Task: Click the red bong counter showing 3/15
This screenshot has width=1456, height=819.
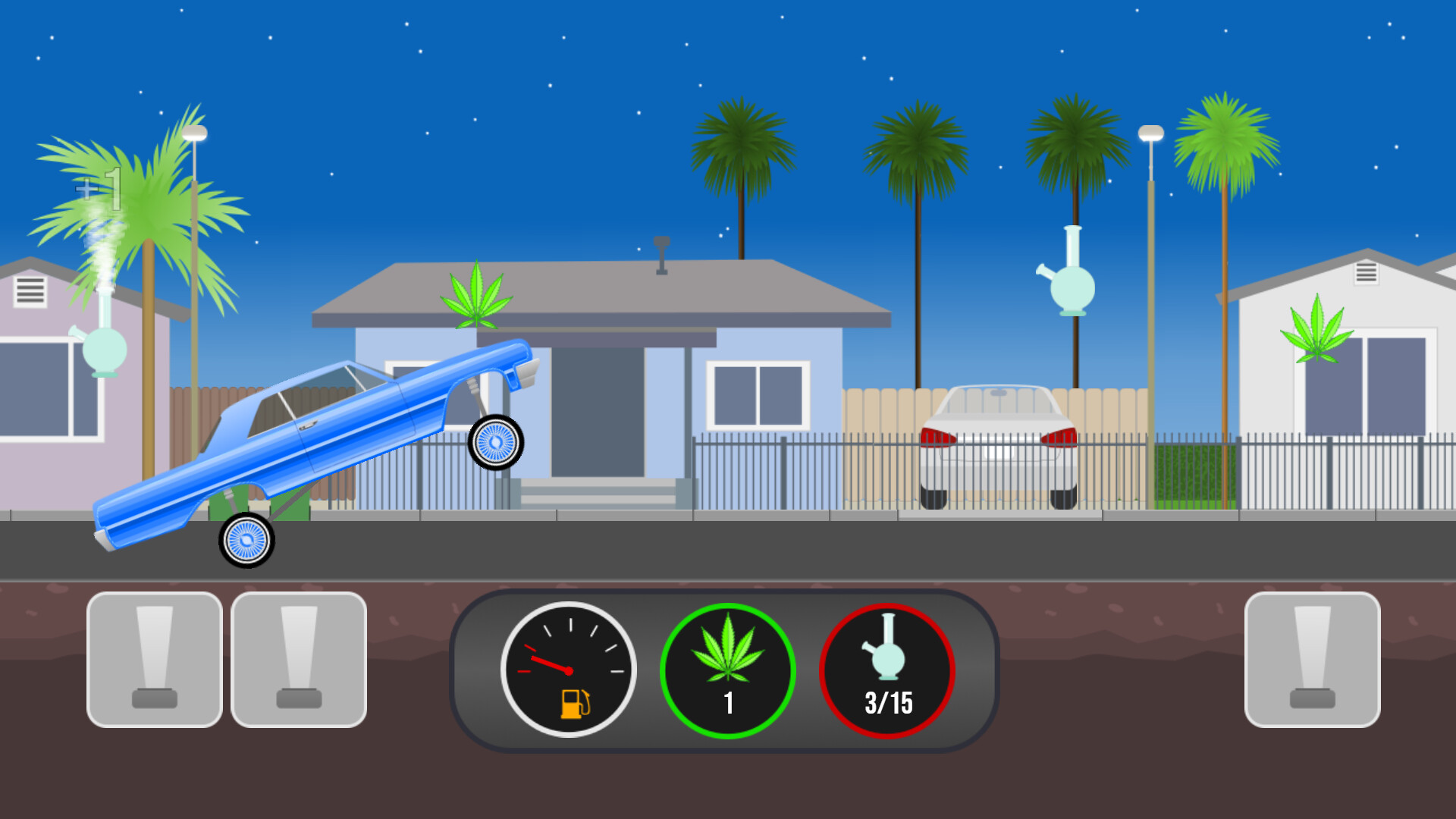Action: point(888,669)
